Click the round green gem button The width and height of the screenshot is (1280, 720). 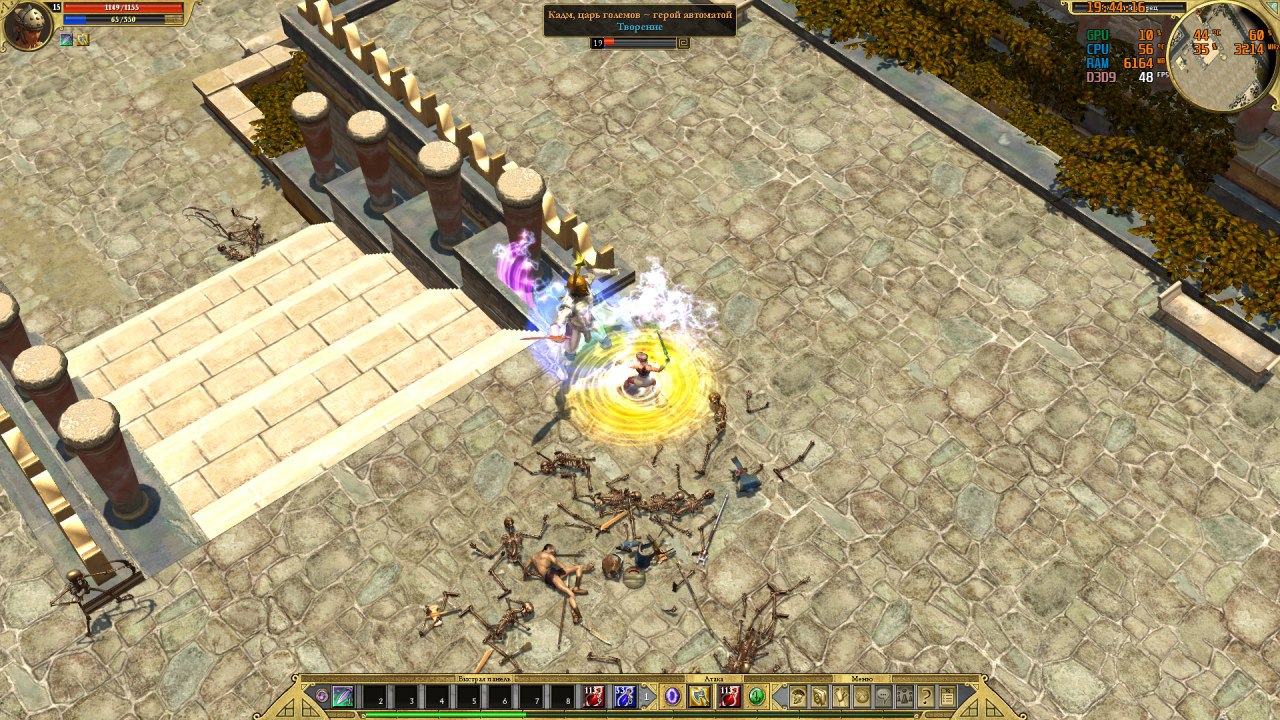757,697
